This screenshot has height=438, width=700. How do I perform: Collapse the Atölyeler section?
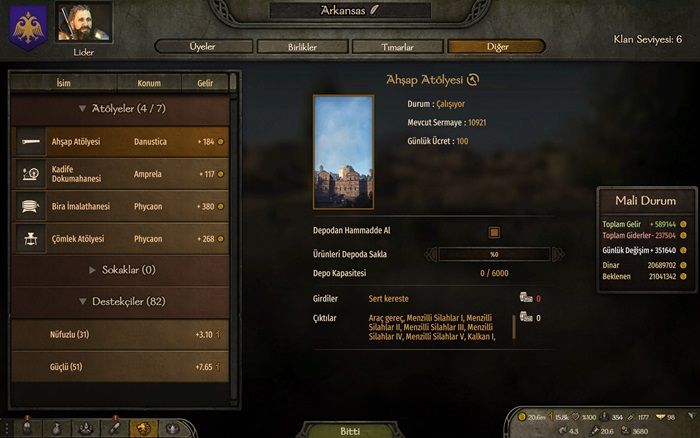click(x=120, y=107)
